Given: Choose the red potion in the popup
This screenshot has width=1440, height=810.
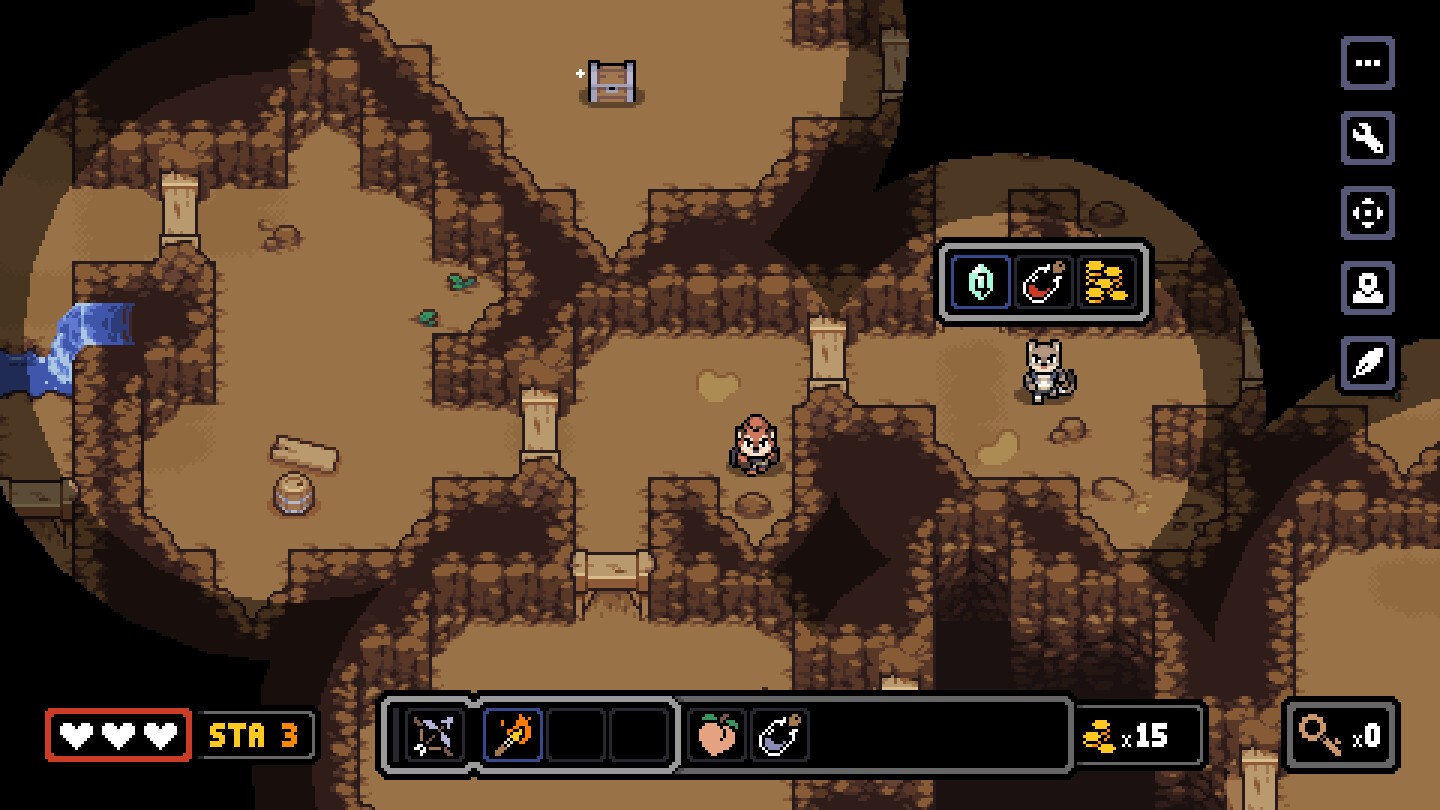Looking at the screenshot, I should 1044,283.
